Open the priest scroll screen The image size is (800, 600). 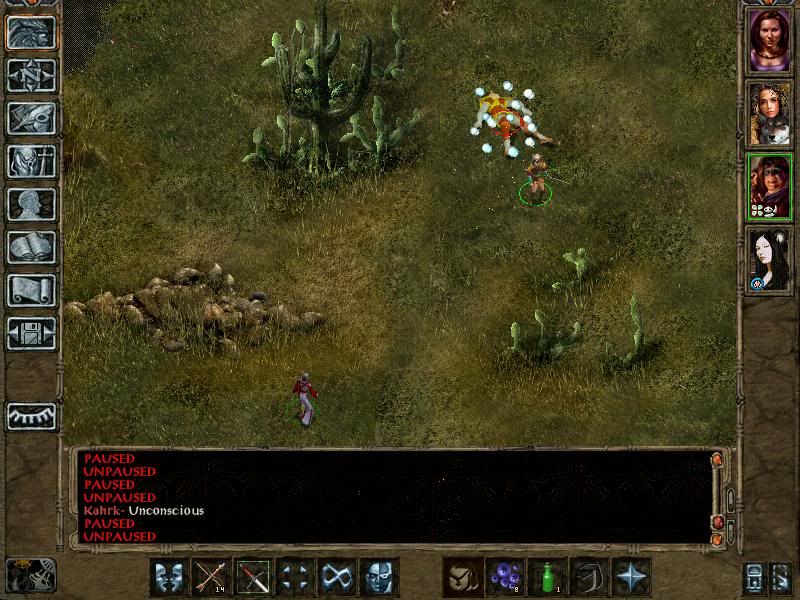(31, 290)
